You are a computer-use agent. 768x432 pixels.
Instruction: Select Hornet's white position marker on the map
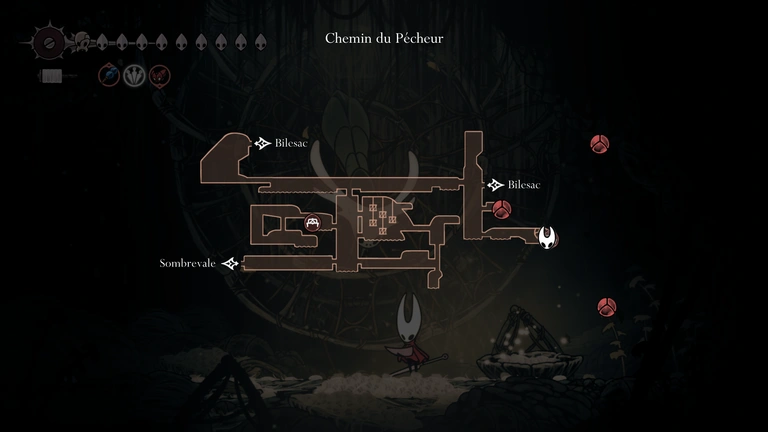[x=548, y=238]
